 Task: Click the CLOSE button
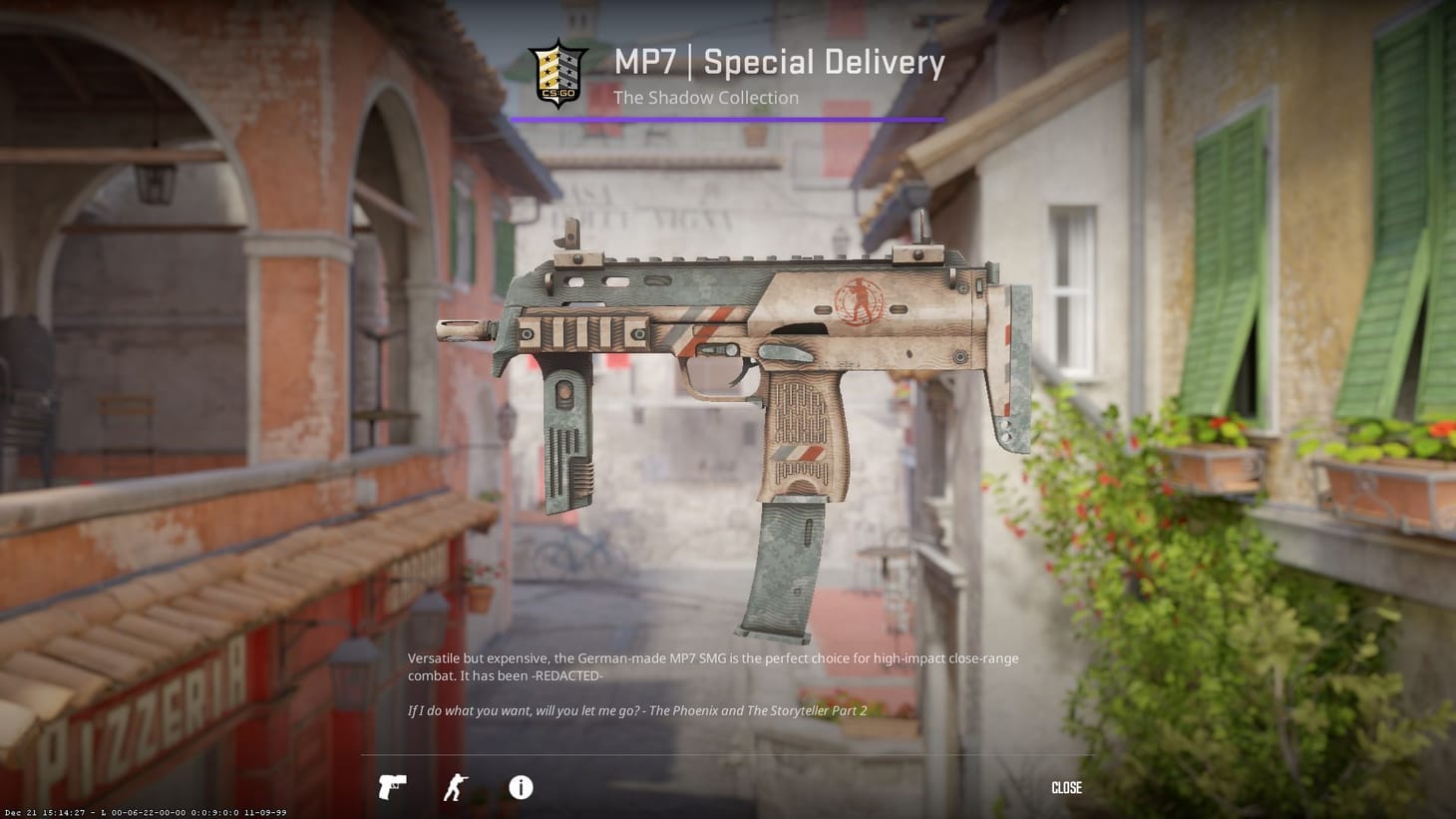(1065, 788)
